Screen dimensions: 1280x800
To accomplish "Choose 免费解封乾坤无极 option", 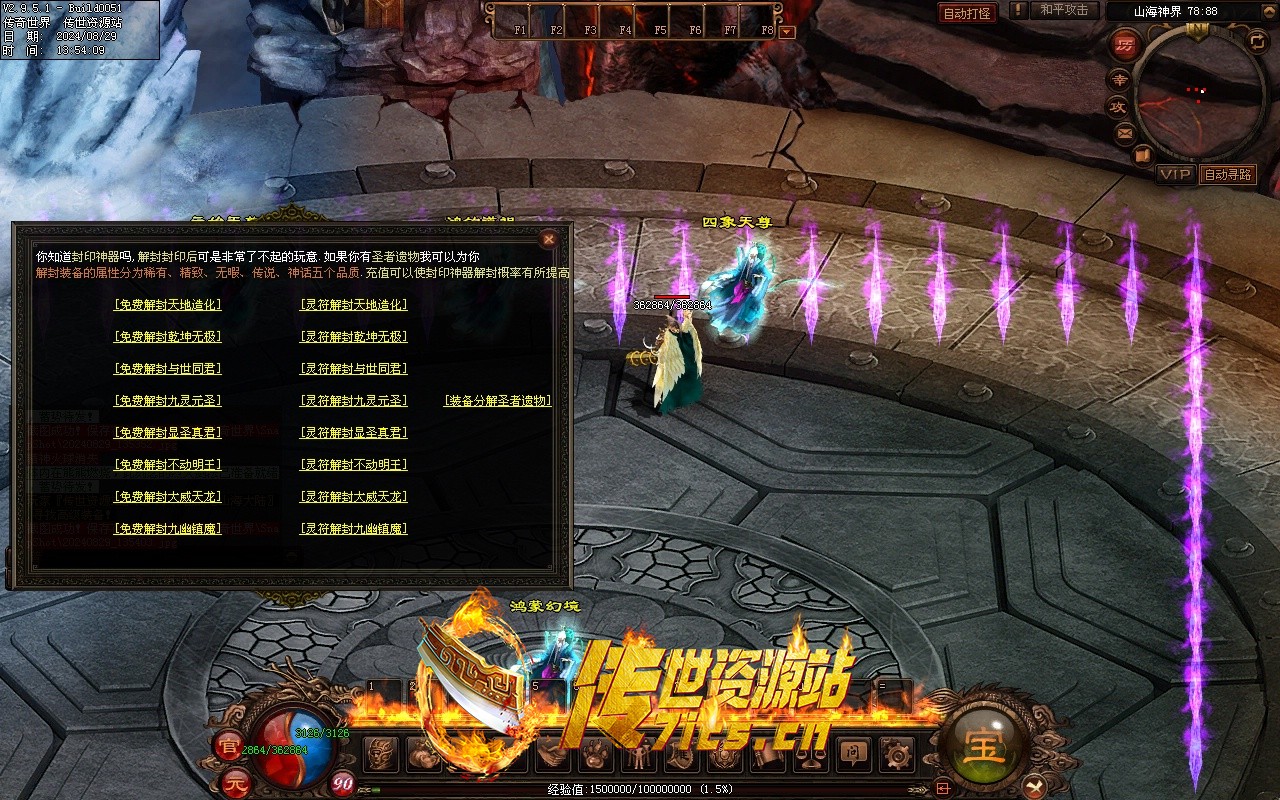I will coord(168,337).
